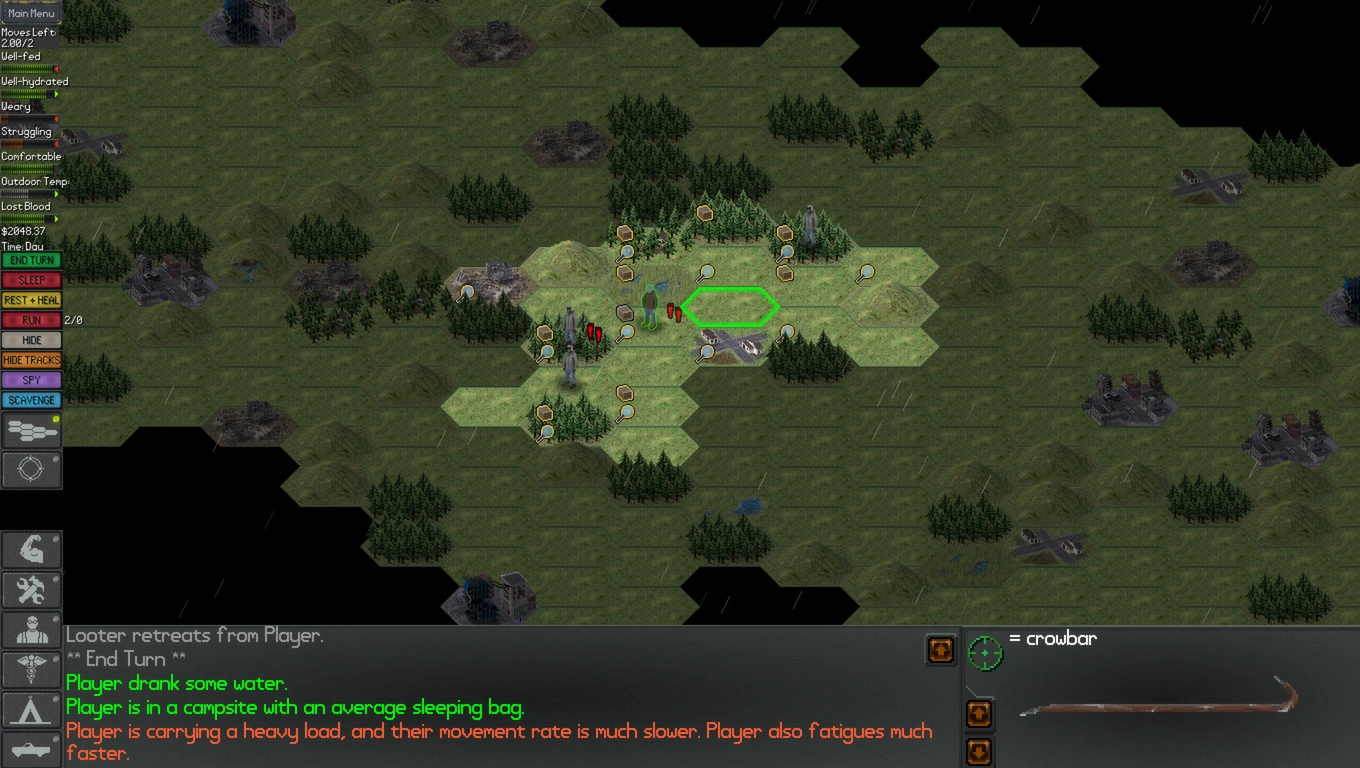Viewport: 1360px width, 768px height.
Task: Use the Hide Tracks action
Action: tap(31, 360)
